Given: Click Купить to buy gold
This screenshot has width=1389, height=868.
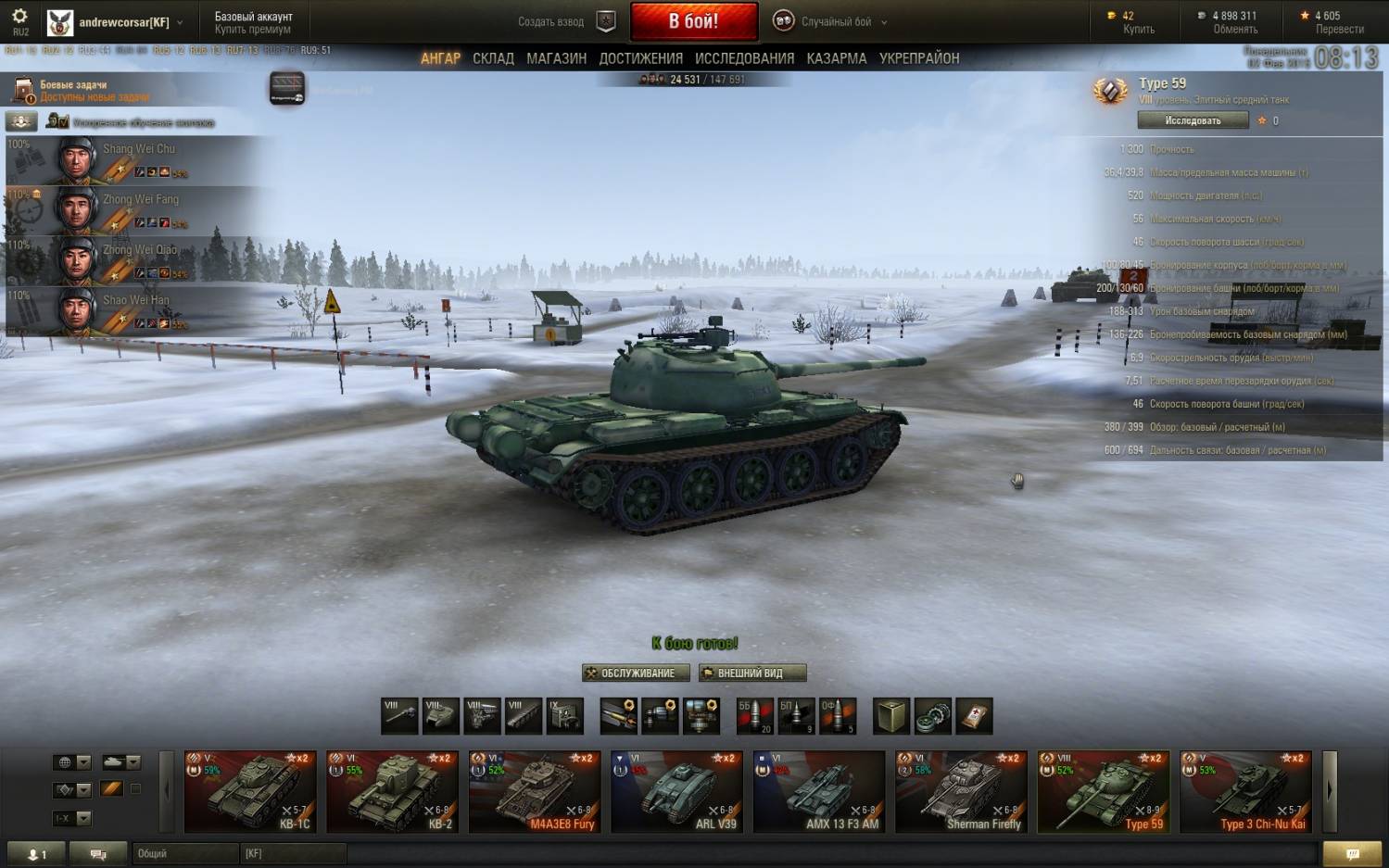Looking at the screenshot, I should pyautogui.click(x=1138, y=30).
